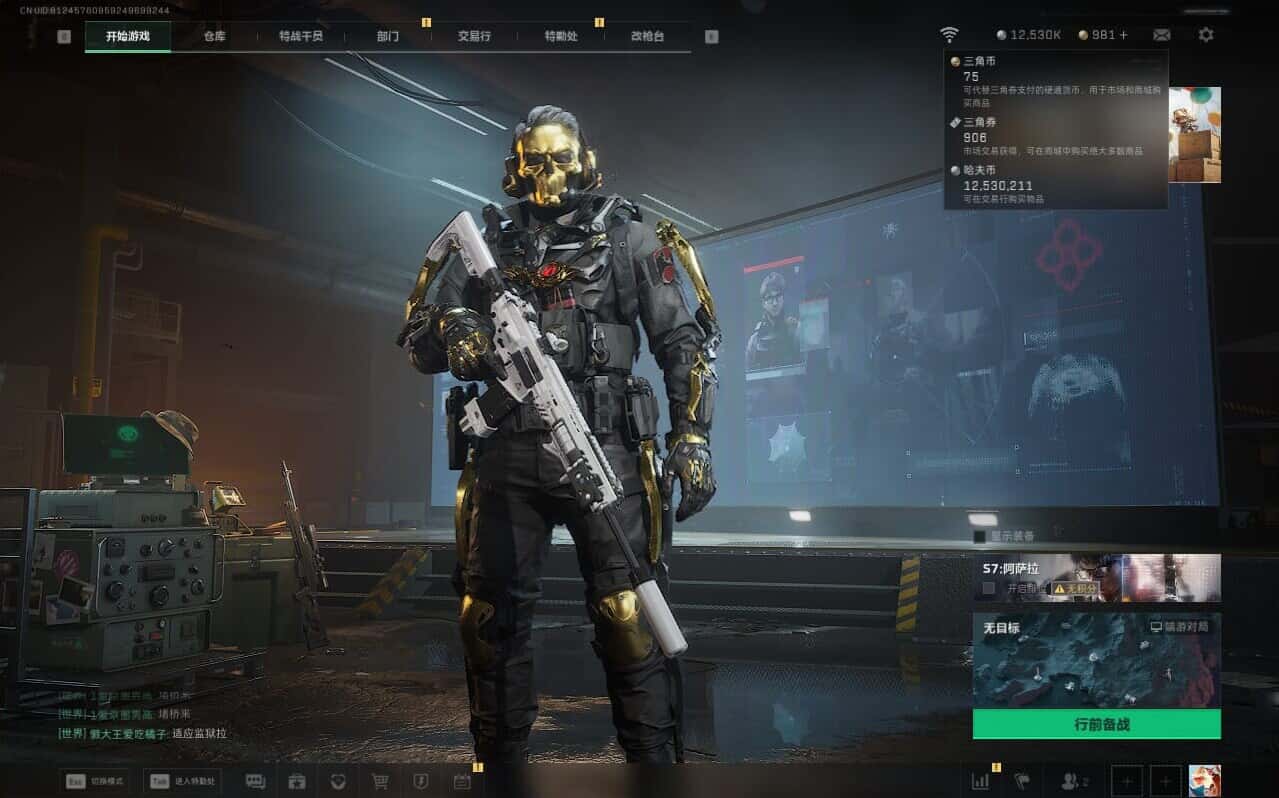The width and height of the screenshot is (1279, 798).
Task: Toggle the 显示装备 checkbox
Action: point(980,537)
